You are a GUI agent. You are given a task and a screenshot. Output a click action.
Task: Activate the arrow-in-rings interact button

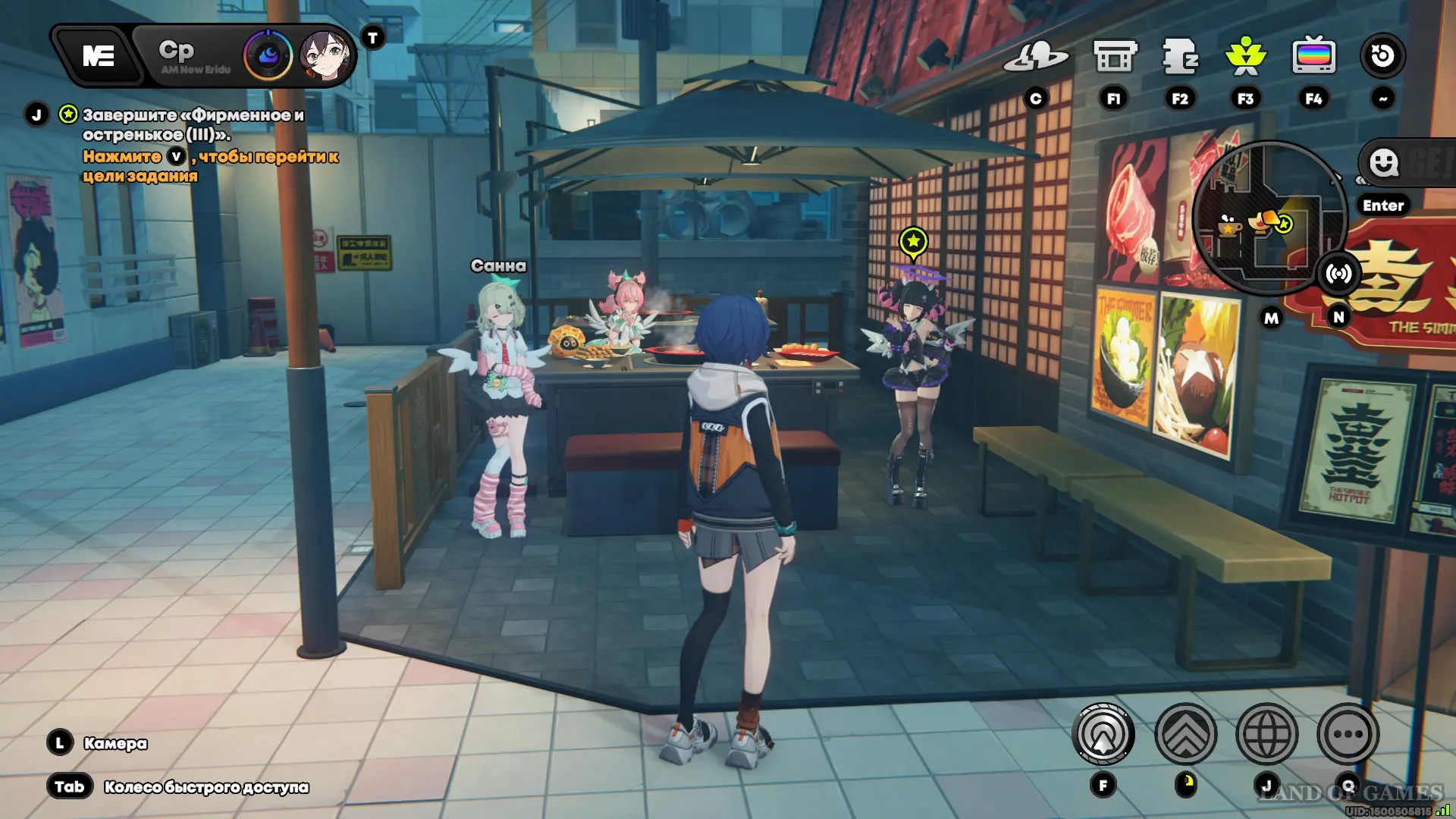pos(1103,734)
